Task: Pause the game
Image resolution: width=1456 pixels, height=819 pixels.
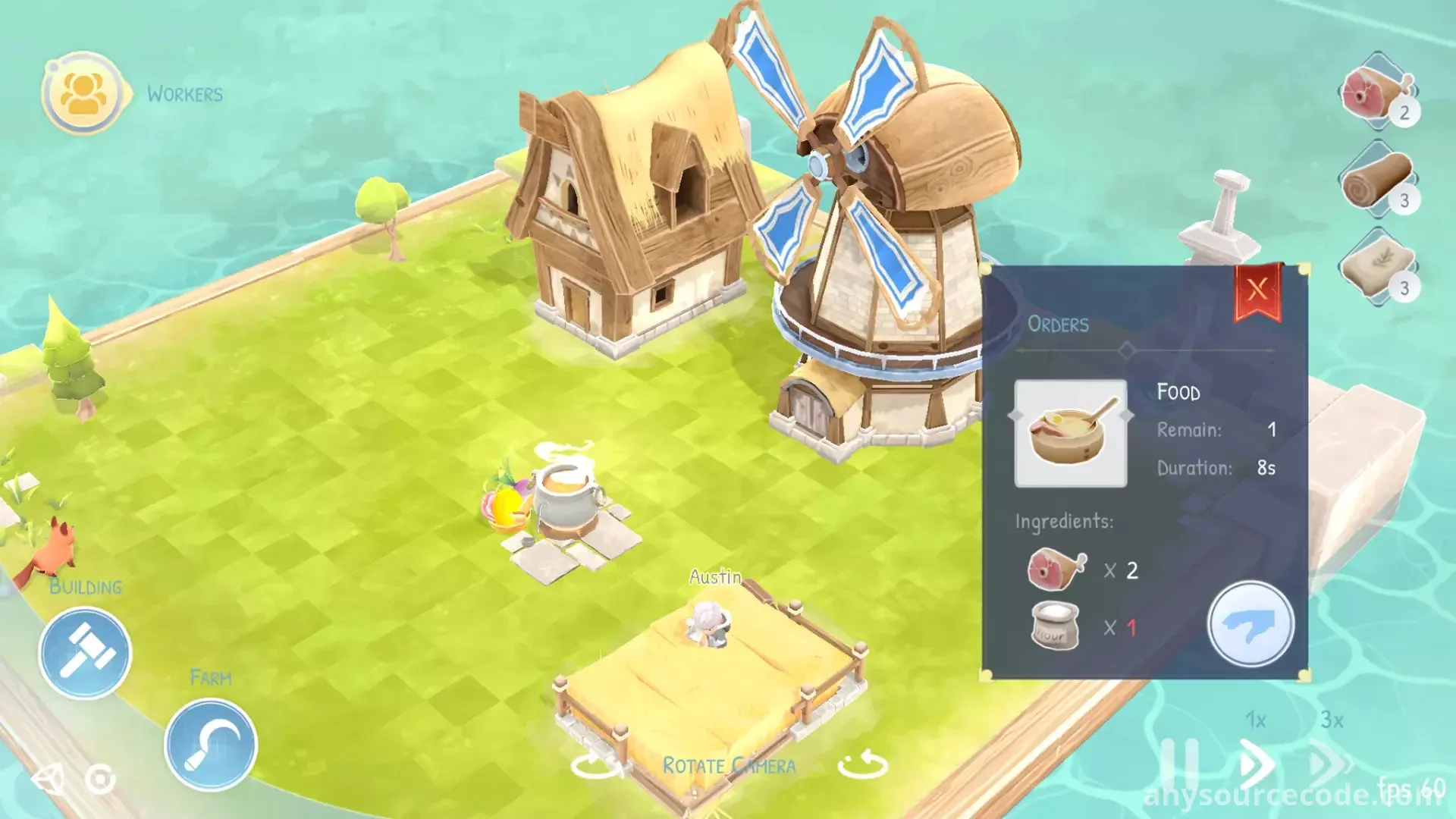Action: coord(1179,762)
